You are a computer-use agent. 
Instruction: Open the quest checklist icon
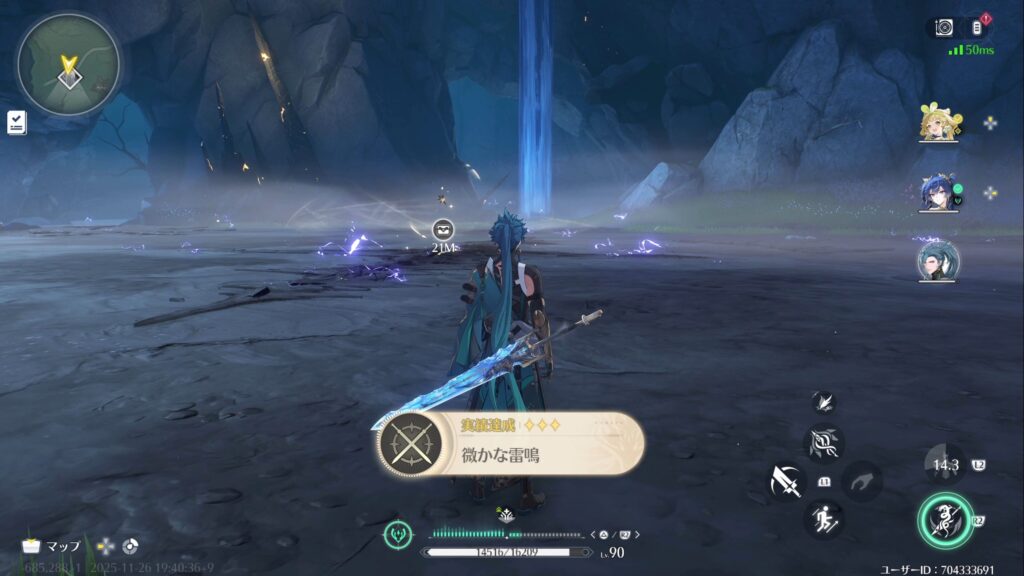click(x=16, y=122)
